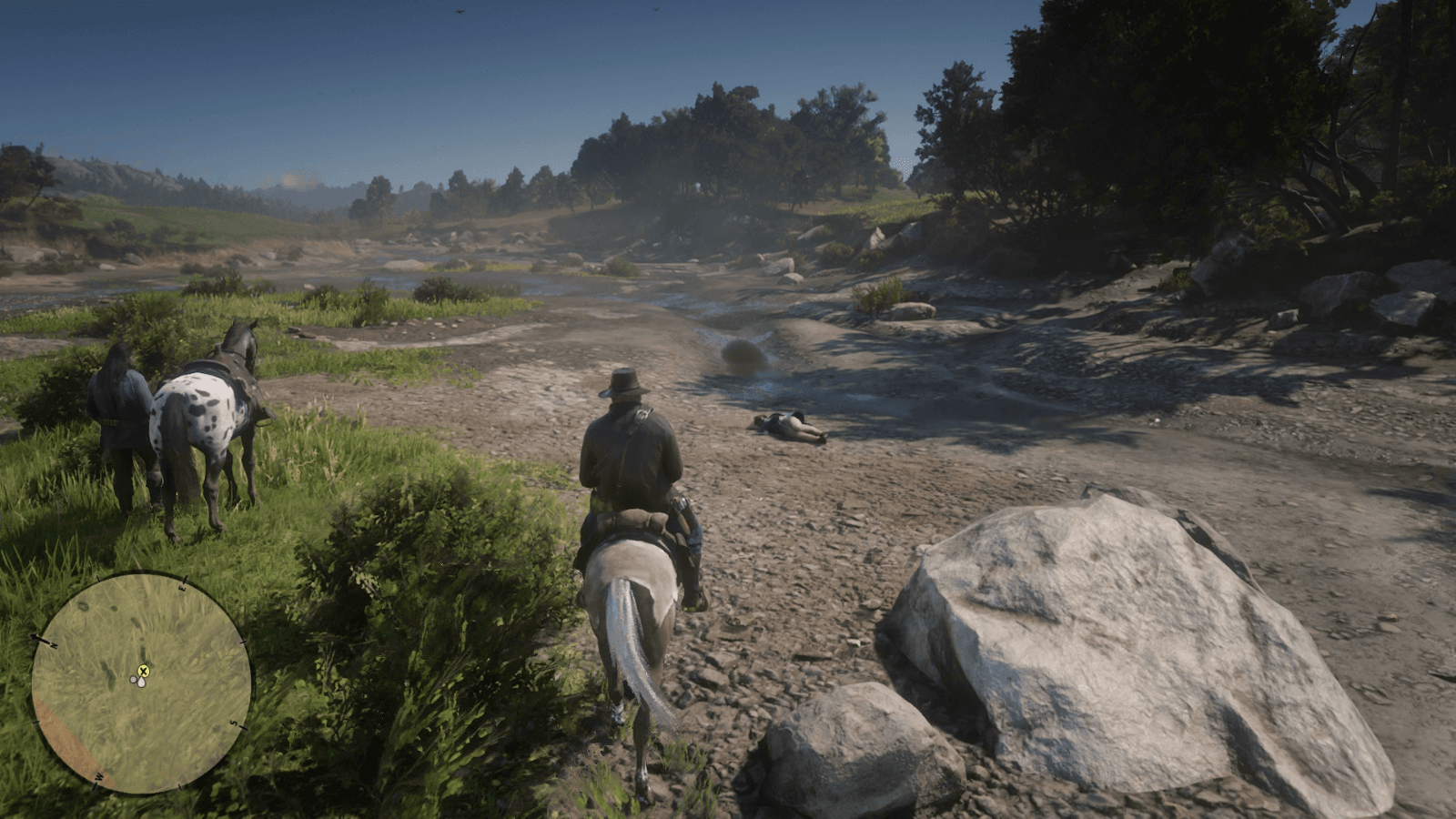Screen dimensions: 1456x819
Task: Select the N compass letter on the minimap
Action: 55,645
